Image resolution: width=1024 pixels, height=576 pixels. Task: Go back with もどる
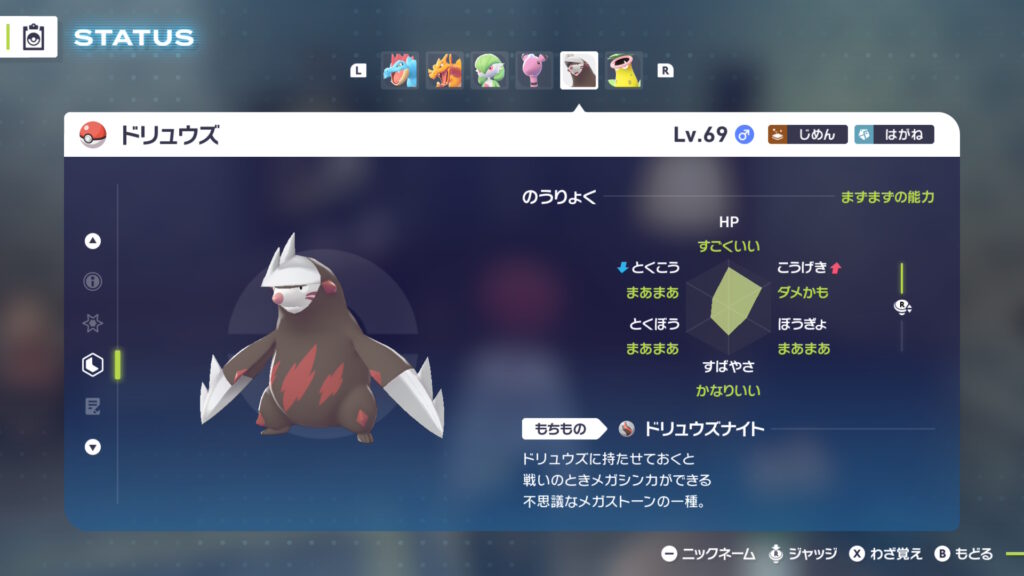pos(964,554)
